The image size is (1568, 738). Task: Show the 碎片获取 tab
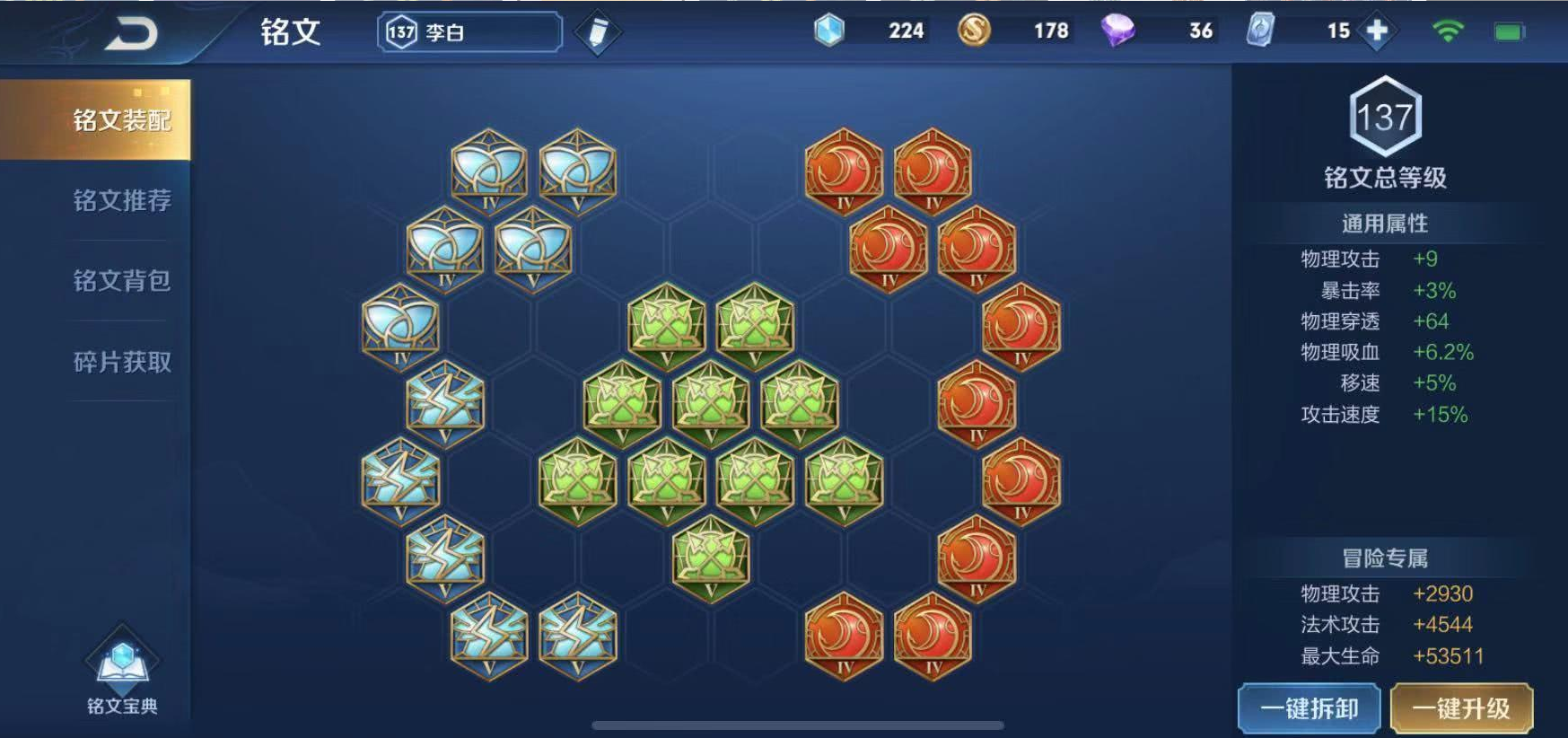click(x=121, y=362)
